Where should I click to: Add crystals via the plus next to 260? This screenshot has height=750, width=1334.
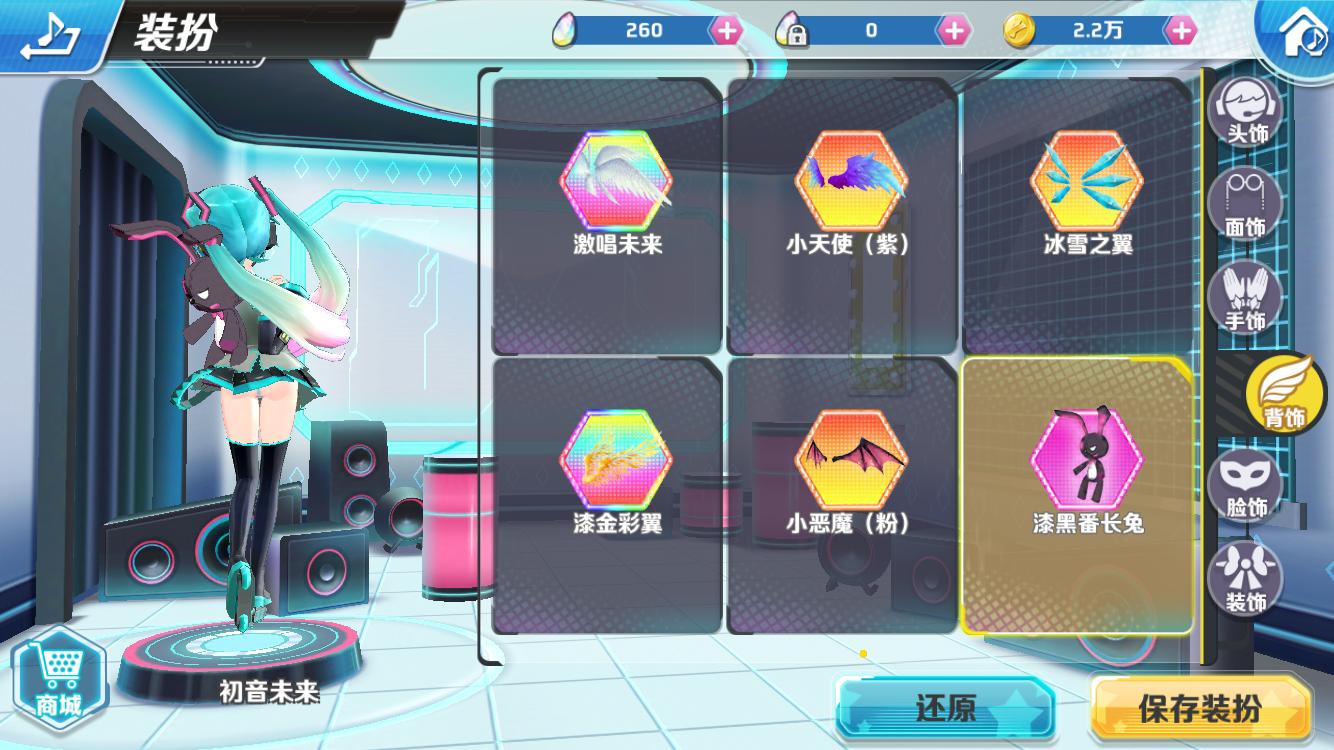[727, 30]
